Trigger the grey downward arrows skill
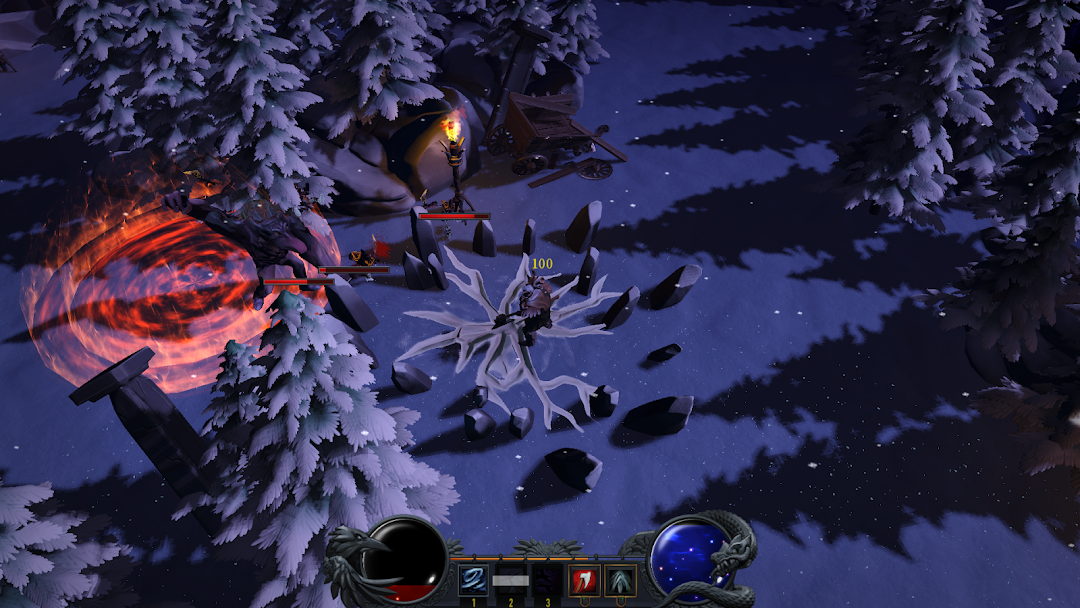This screenshot has height=608, width=1080. [x=620, y=580]
